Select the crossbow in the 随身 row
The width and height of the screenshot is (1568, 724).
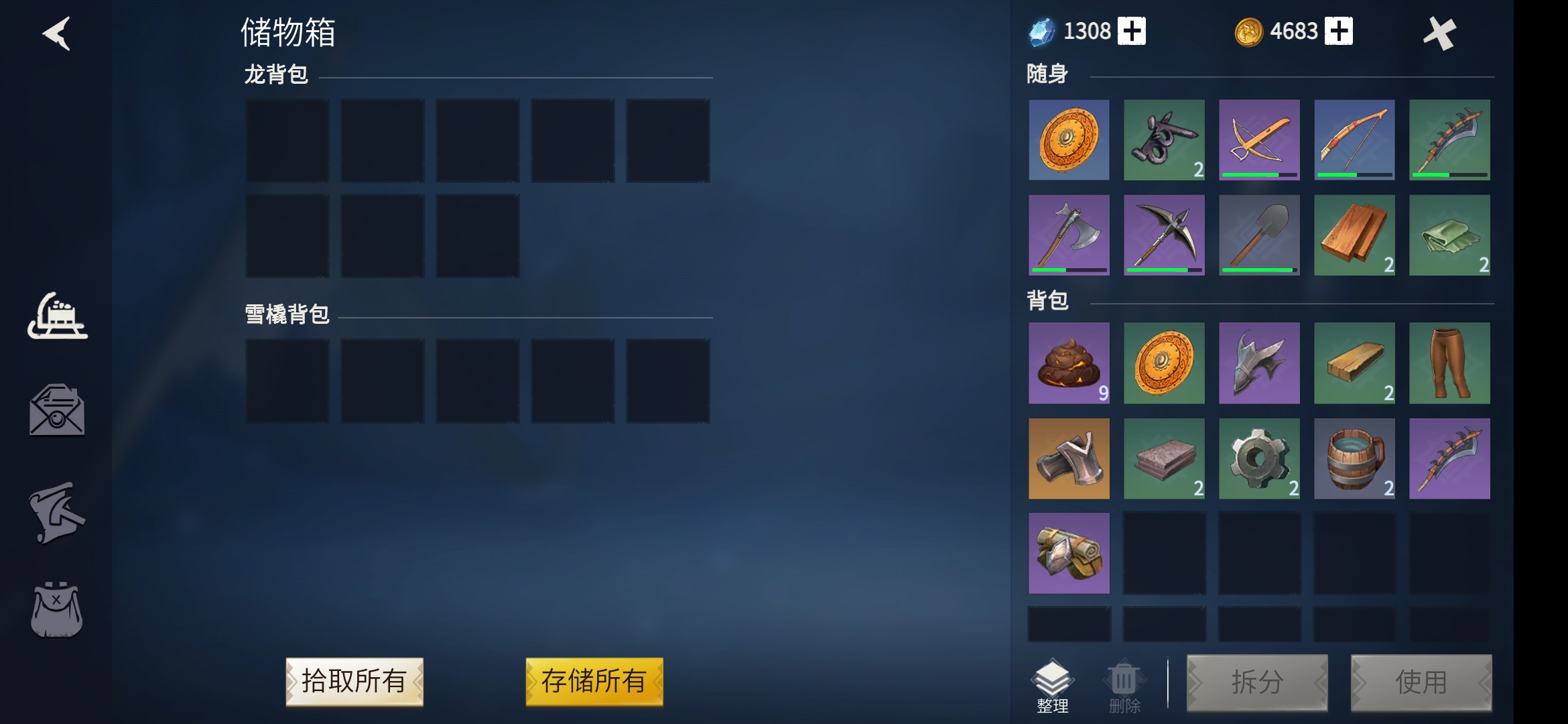(x=1260, y=141)
